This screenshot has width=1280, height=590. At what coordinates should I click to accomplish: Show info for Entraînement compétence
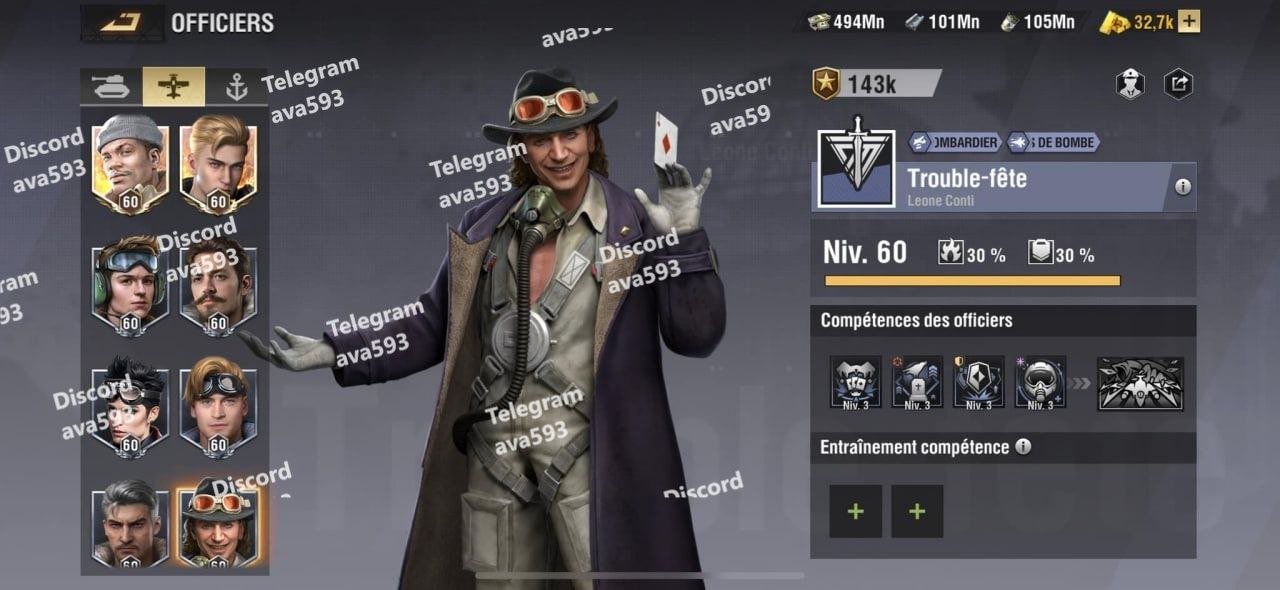(1023, 447)
